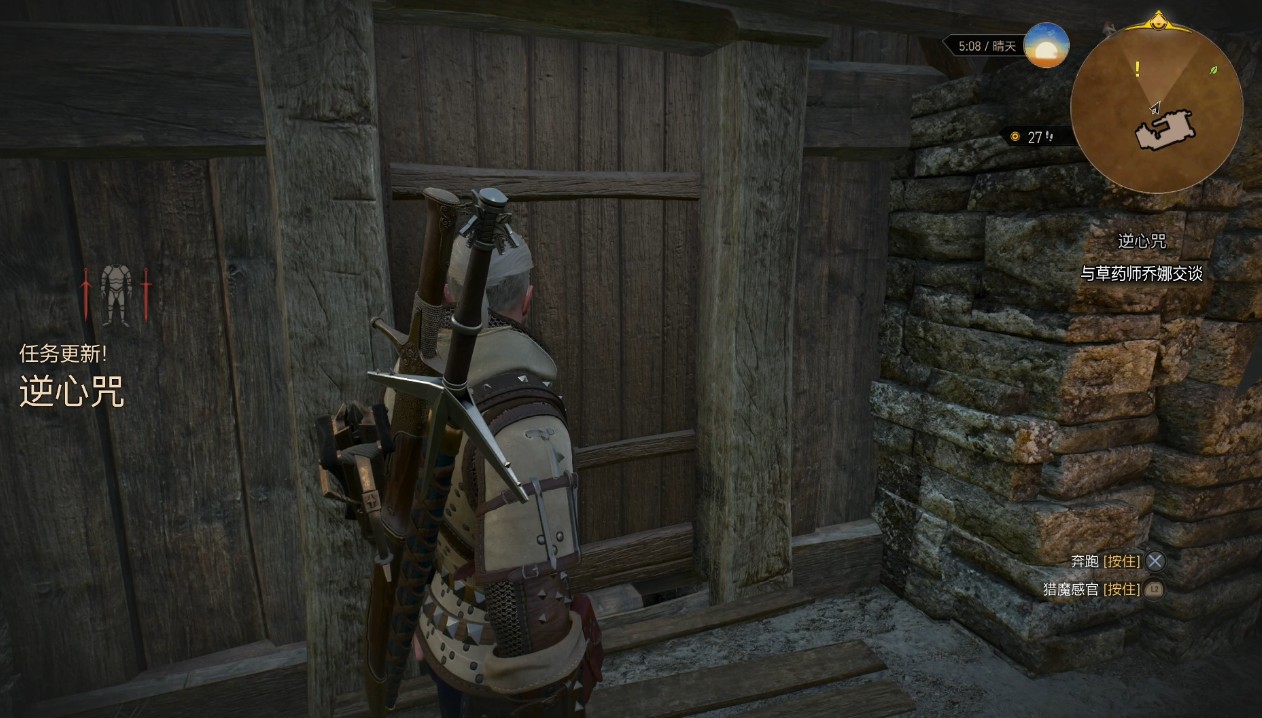This screenshot has height=718, width=1262.
Task: Select the objective 与草药师乔娜交谈
Action: 1141,273
